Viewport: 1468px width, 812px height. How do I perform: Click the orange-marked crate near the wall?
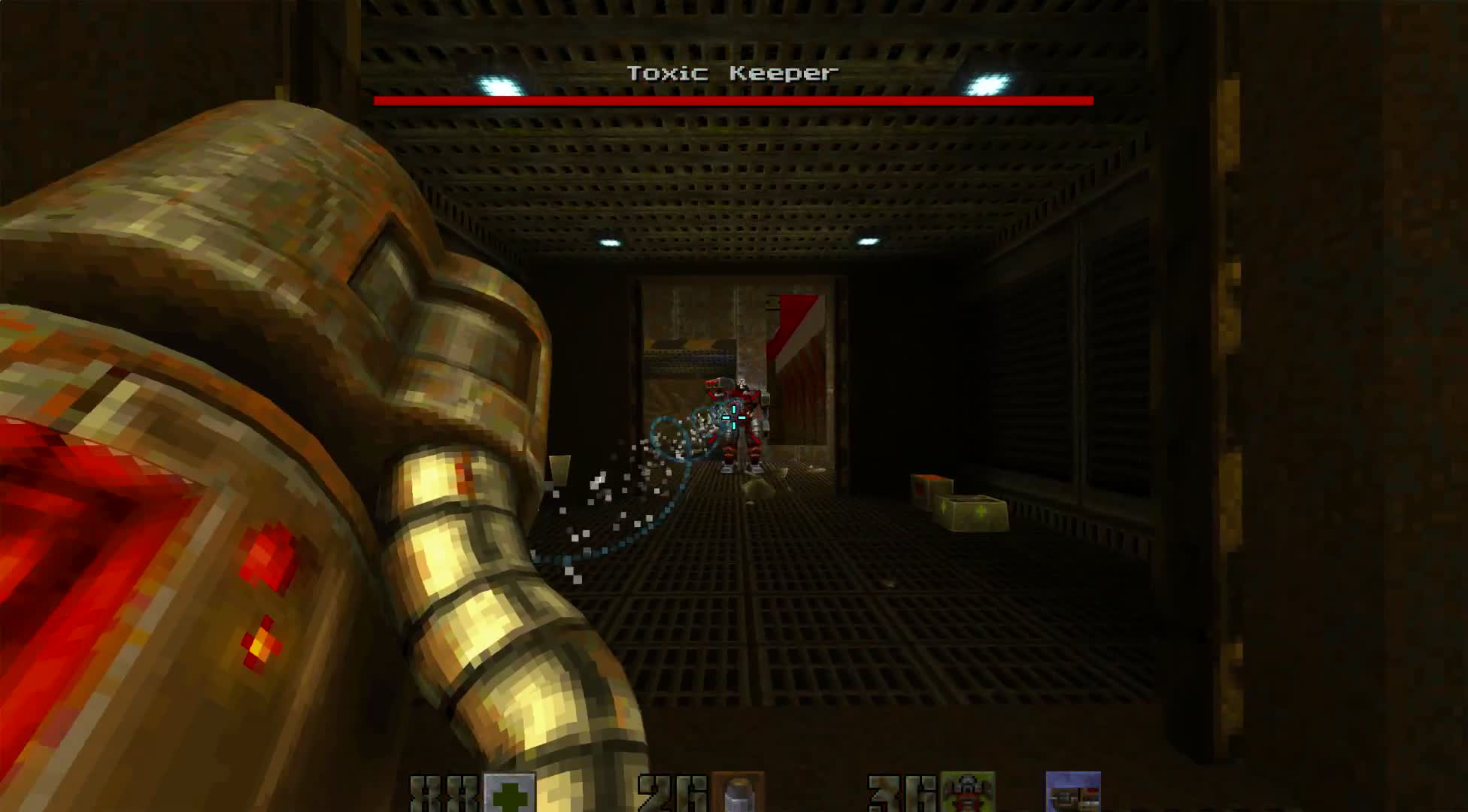[x=931, y=489]
